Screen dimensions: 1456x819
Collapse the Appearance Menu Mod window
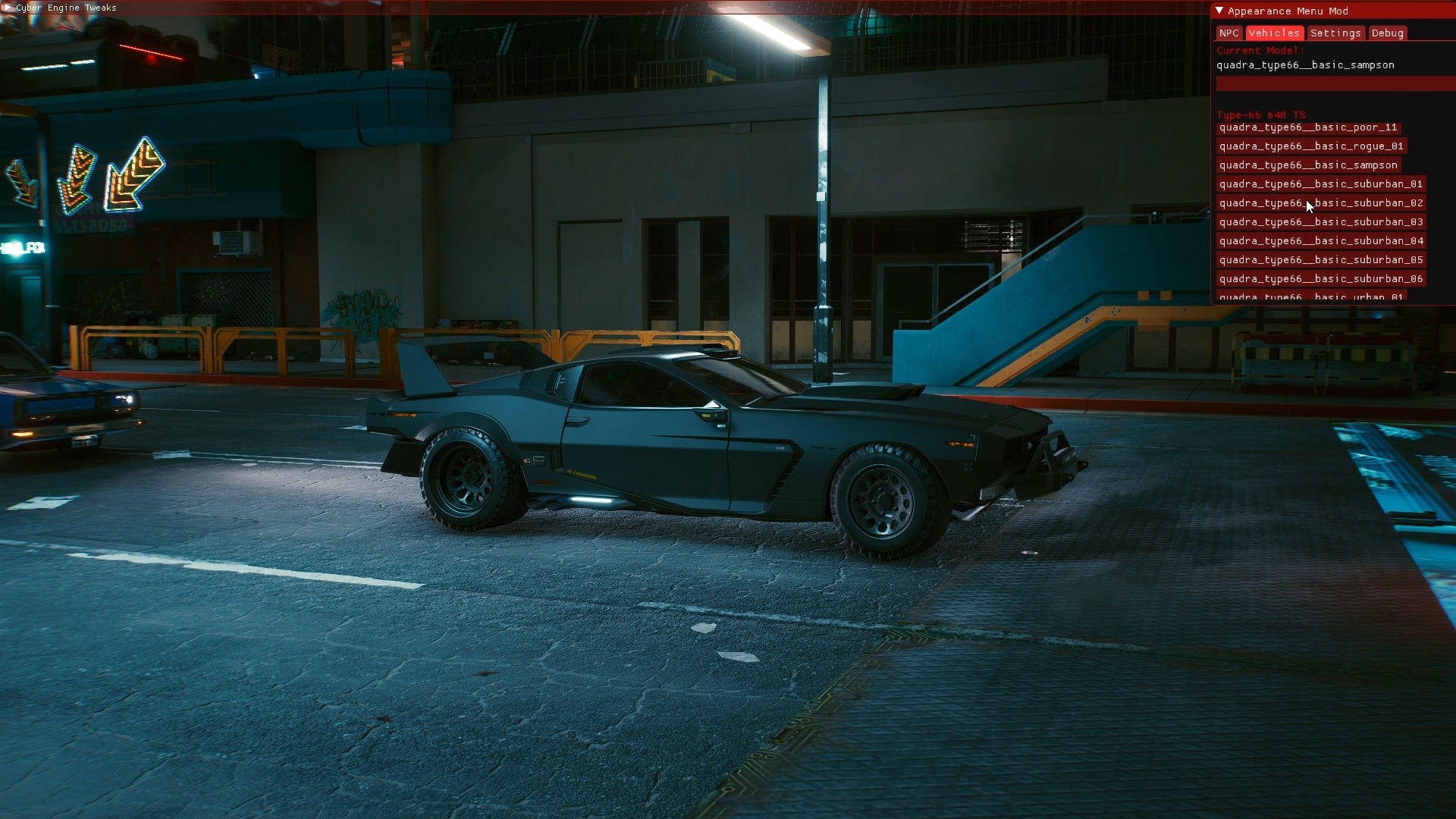pyautogui.click(x=1219, y=11)
